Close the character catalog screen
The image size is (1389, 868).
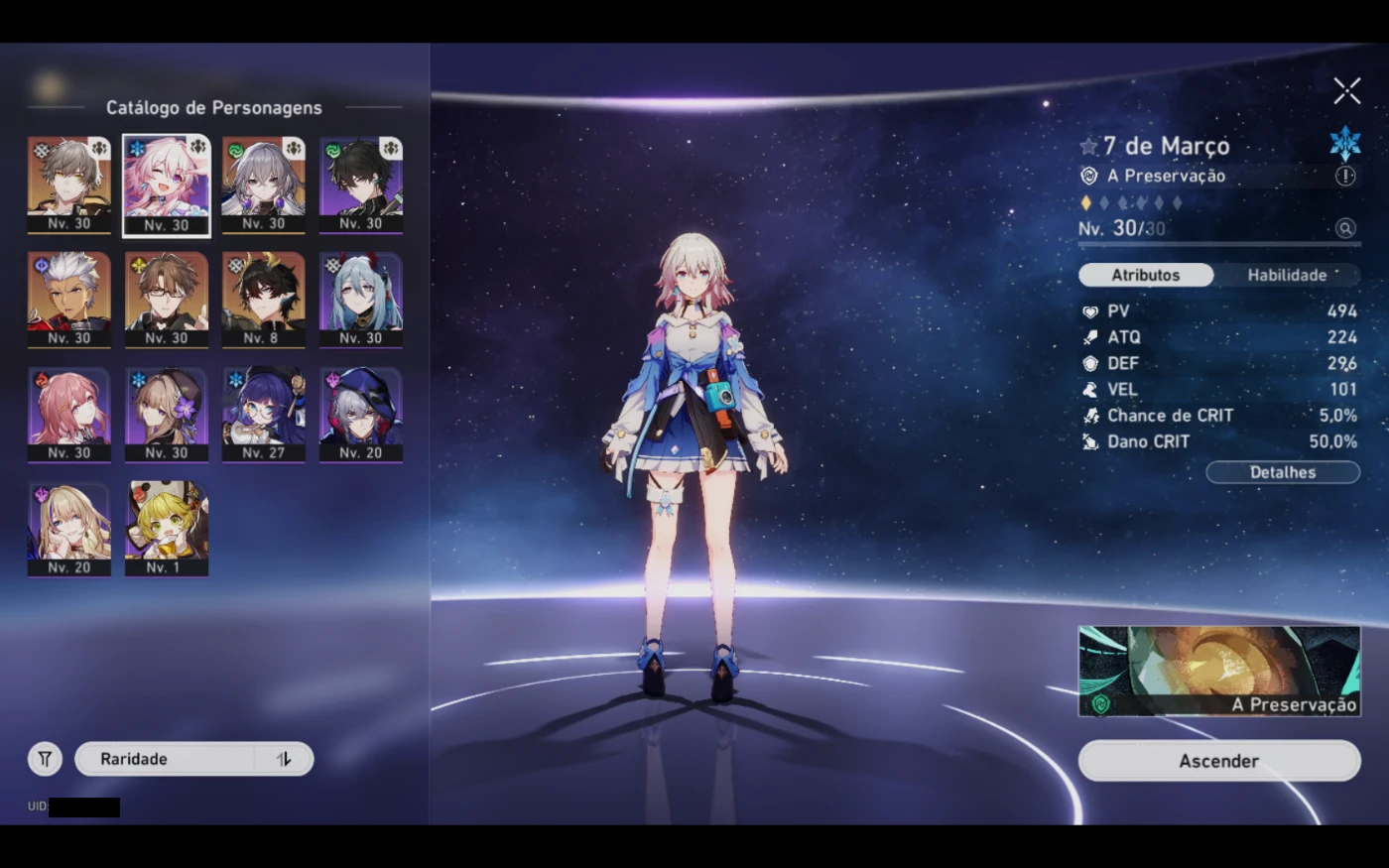click(1346, 91)
